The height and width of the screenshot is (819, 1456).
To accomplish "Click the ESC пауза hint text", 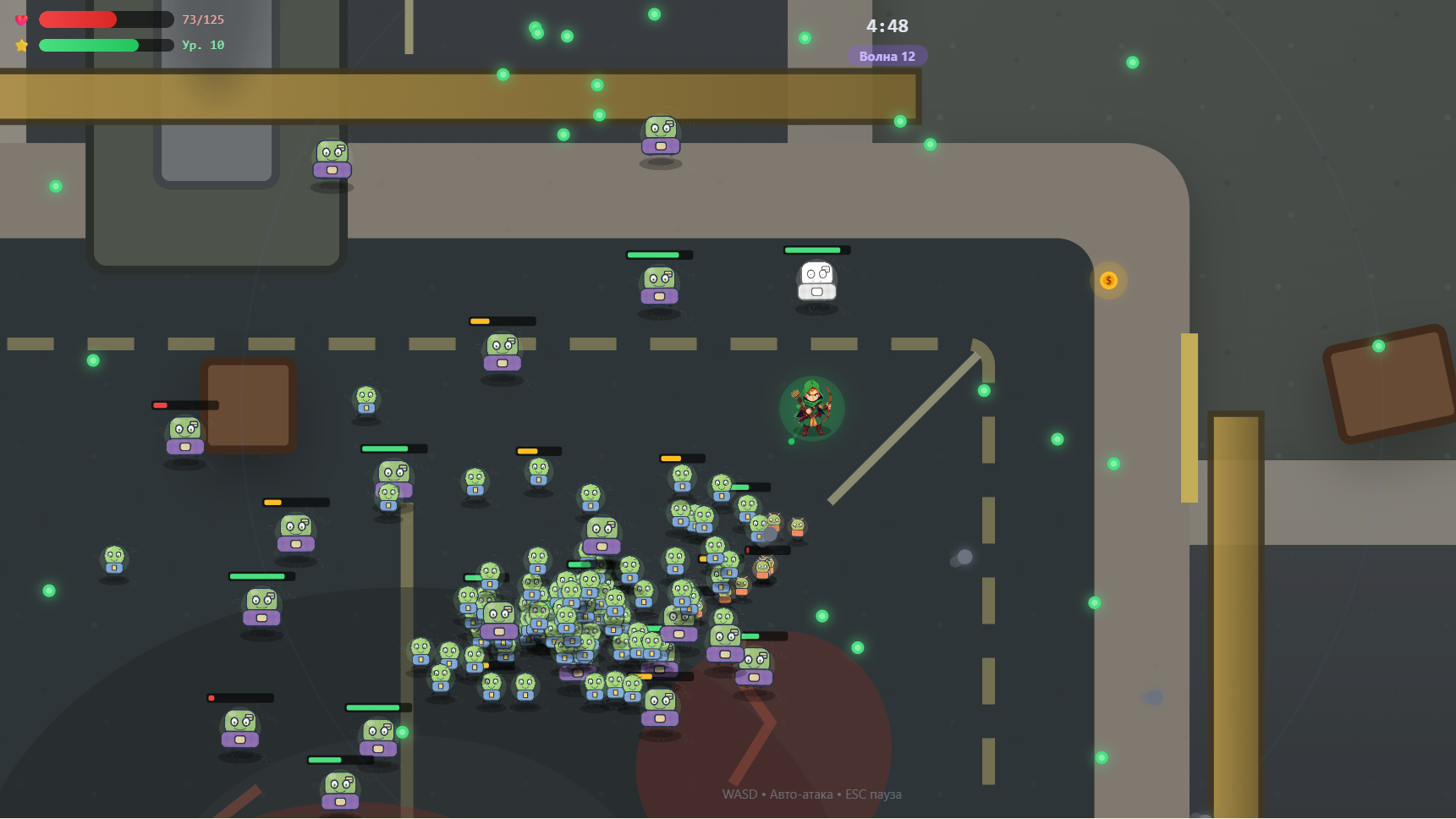I will point(873,794).
